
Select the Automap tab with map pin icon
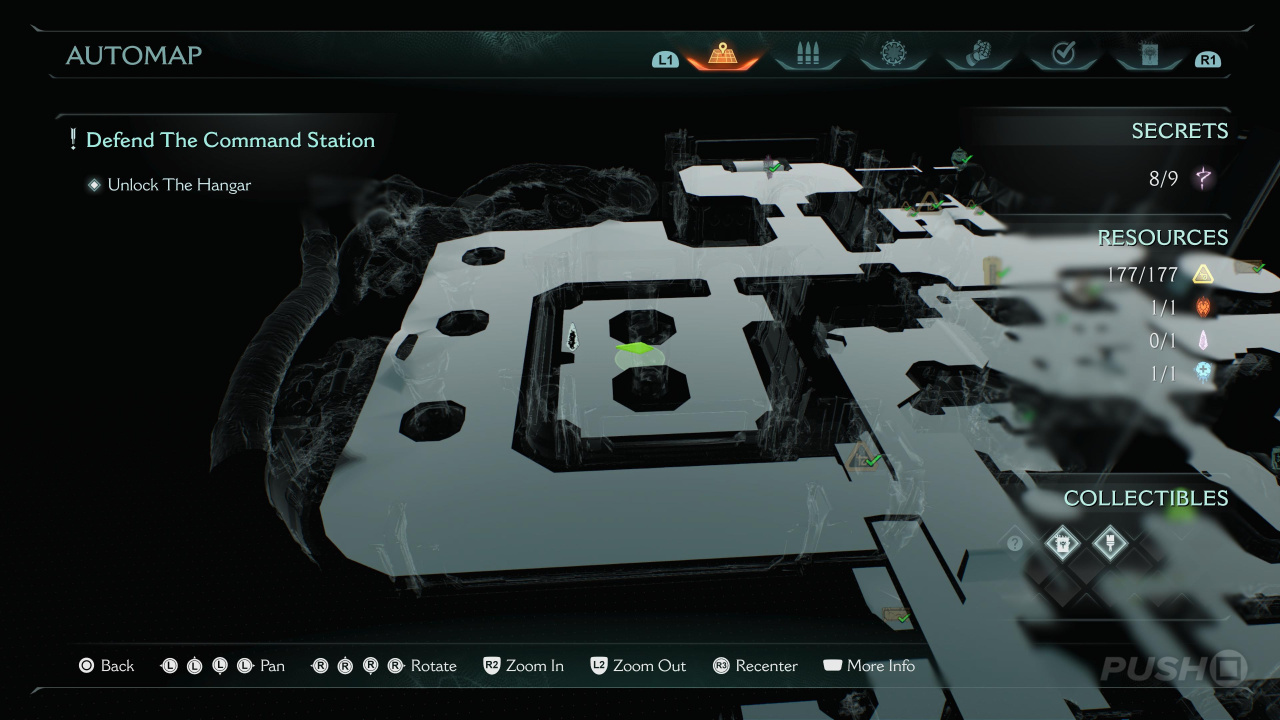pyautogui.click(x=722, y=55)
